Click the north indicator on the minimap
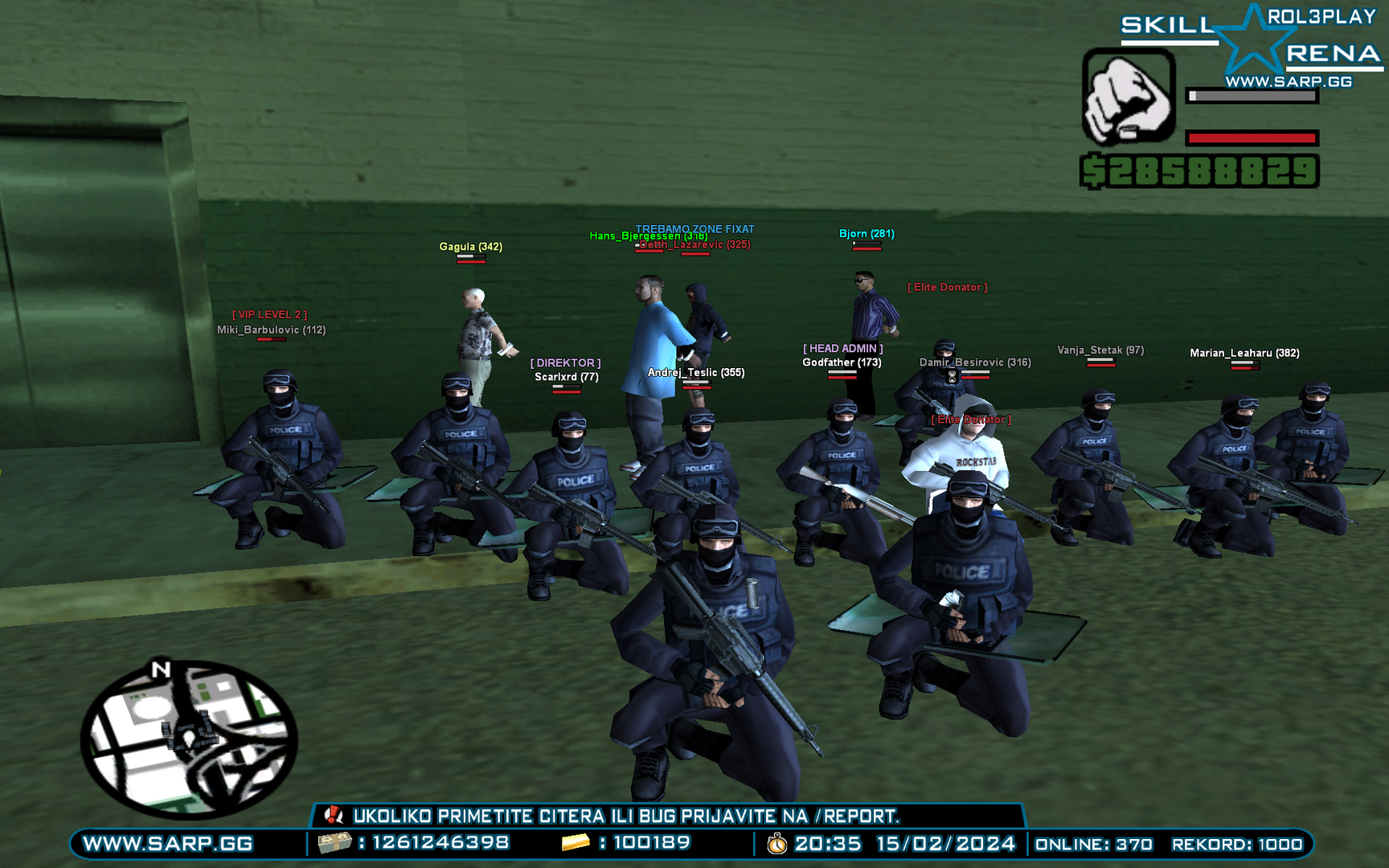The height and width of the screenshot is (868, 1389). [x=160, y=668]
